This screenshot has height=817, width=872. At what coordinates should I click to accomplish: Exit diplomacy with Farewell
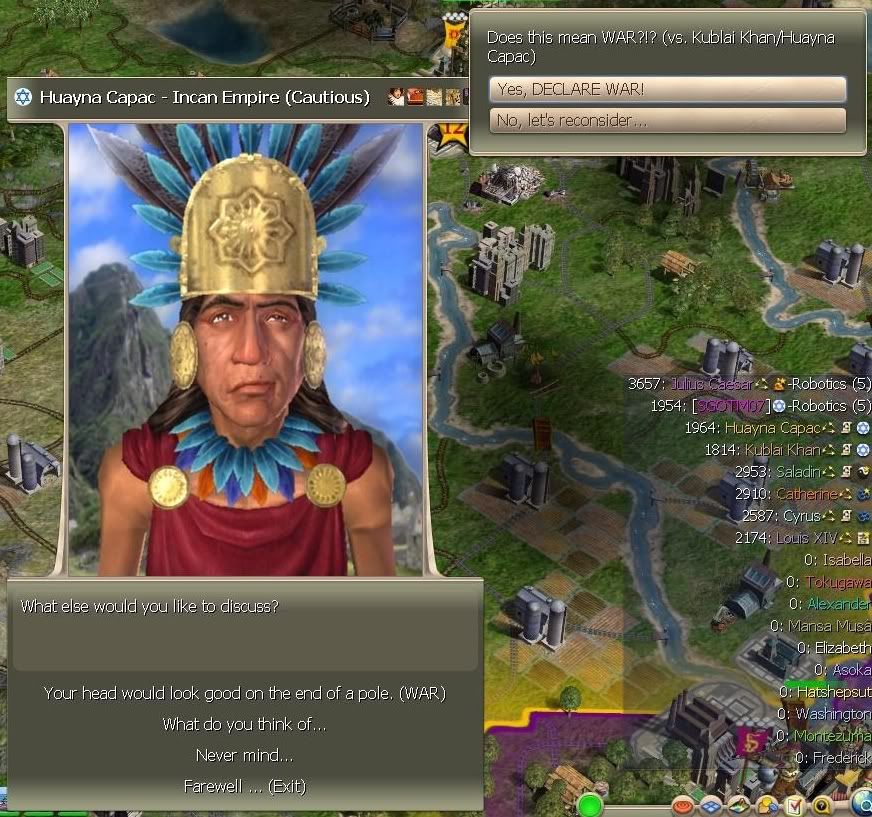[244, 786]
